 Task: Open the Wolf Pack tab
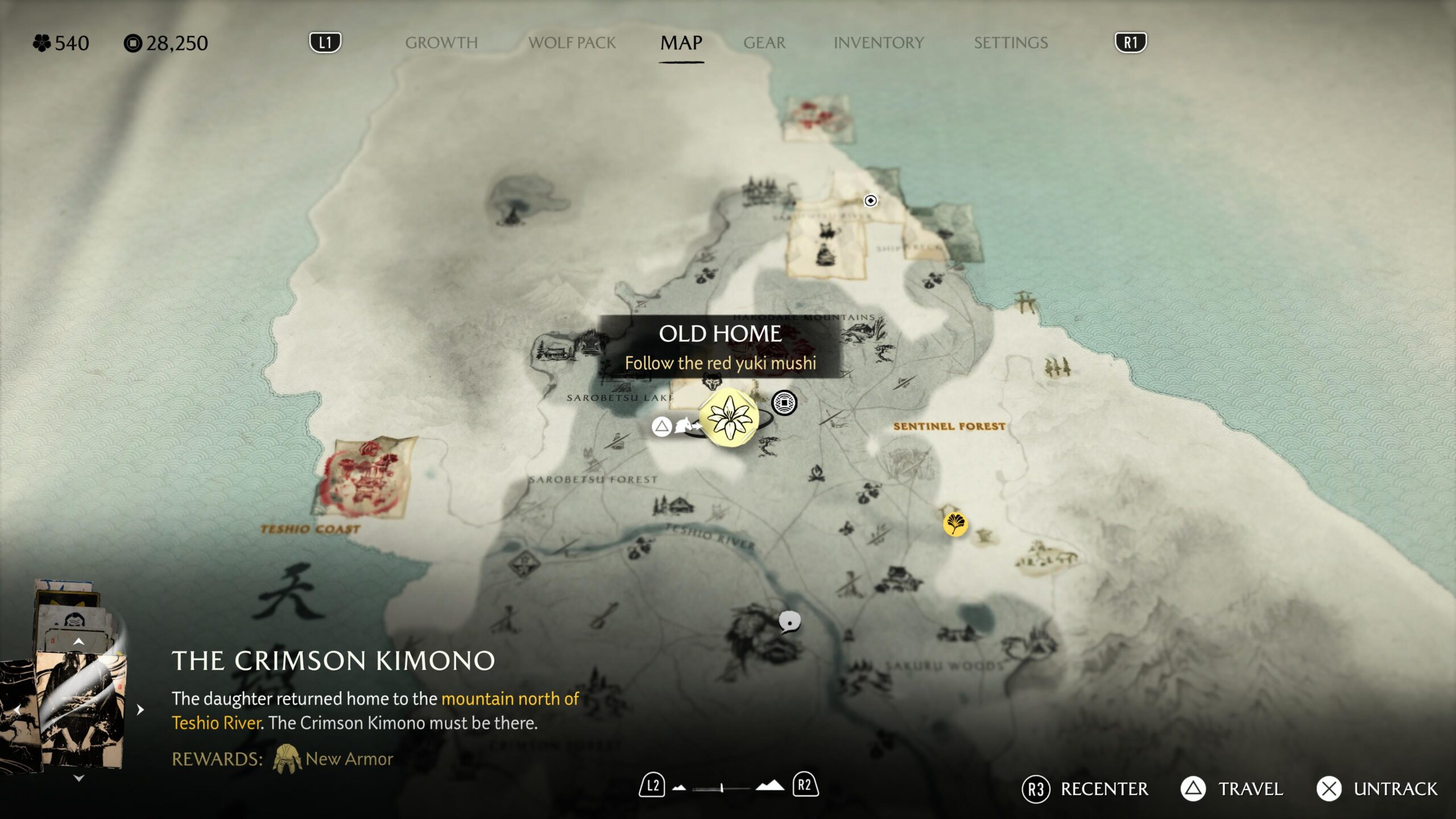(572, 43)
